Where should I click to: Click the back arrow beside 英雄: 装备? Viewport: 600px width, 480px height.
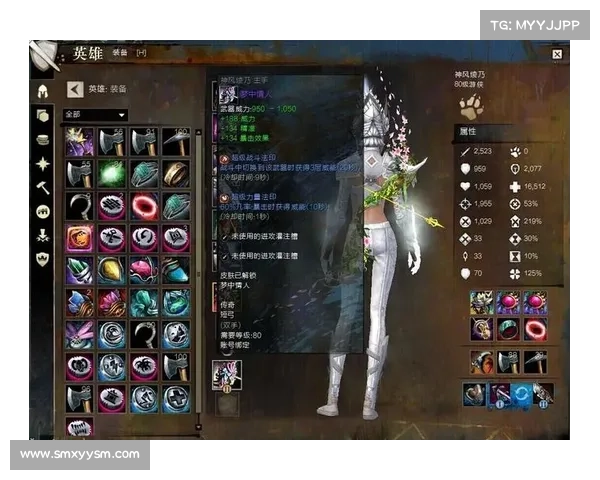(x=73, y=89)
